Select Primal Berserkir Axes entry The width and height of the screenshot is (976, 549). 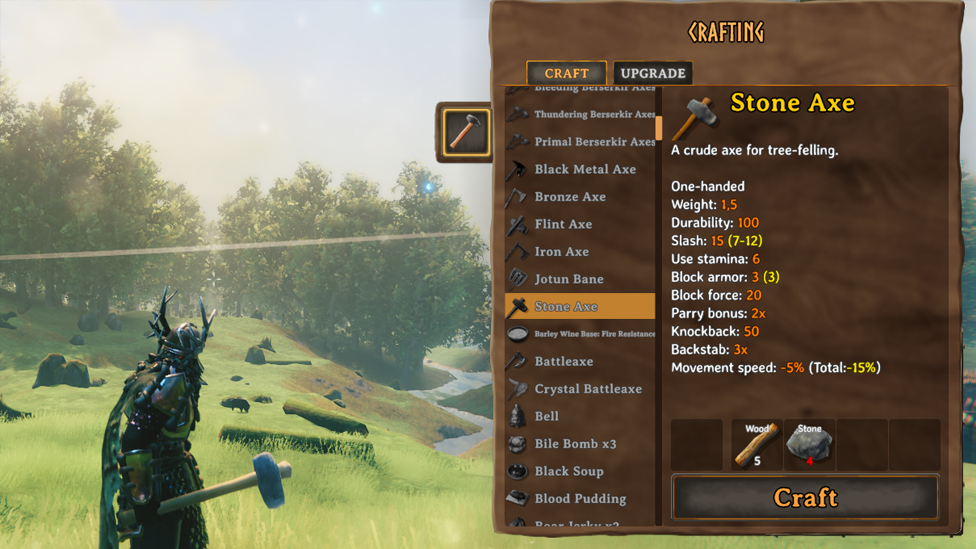[594, 142]
